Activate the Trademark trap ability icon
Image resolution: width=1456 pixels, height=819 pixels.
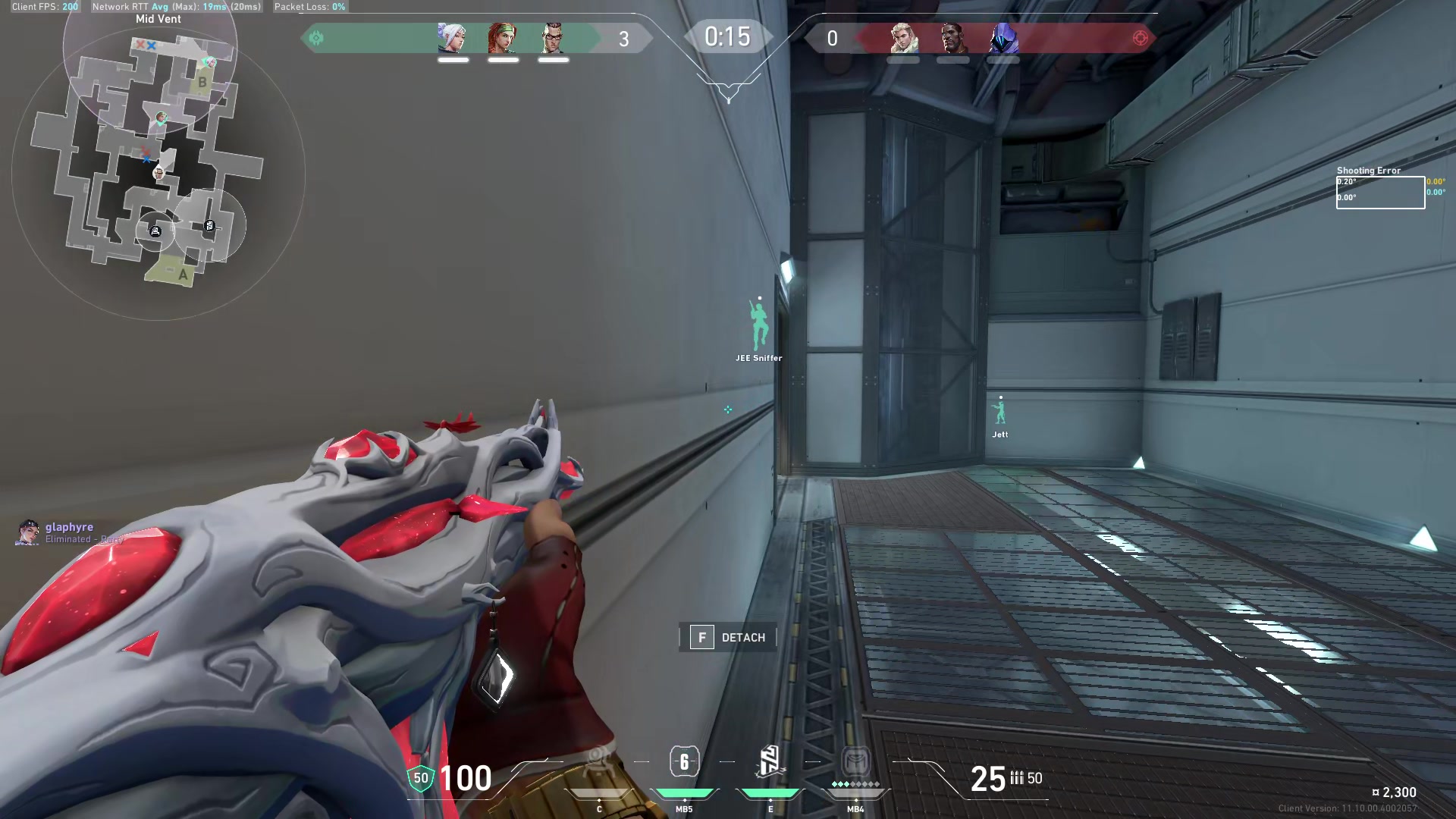point(598,762)
